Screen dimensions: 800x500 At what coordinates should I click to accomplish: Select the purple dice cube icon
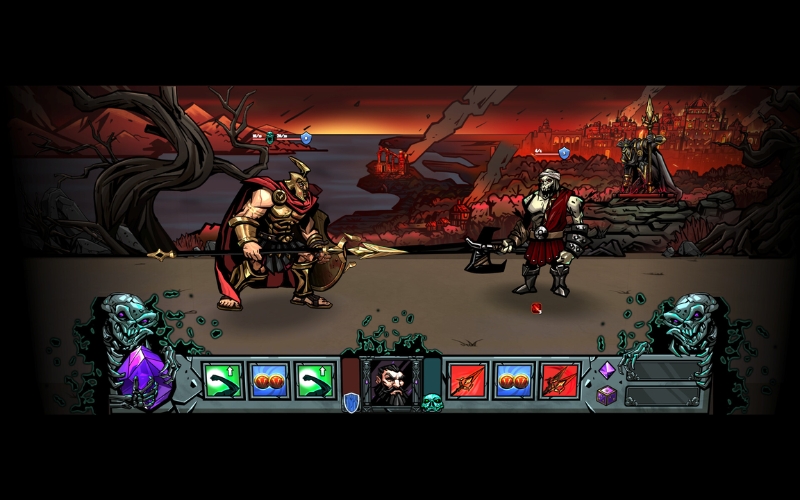pyautogui.click(x=606, y=396)
